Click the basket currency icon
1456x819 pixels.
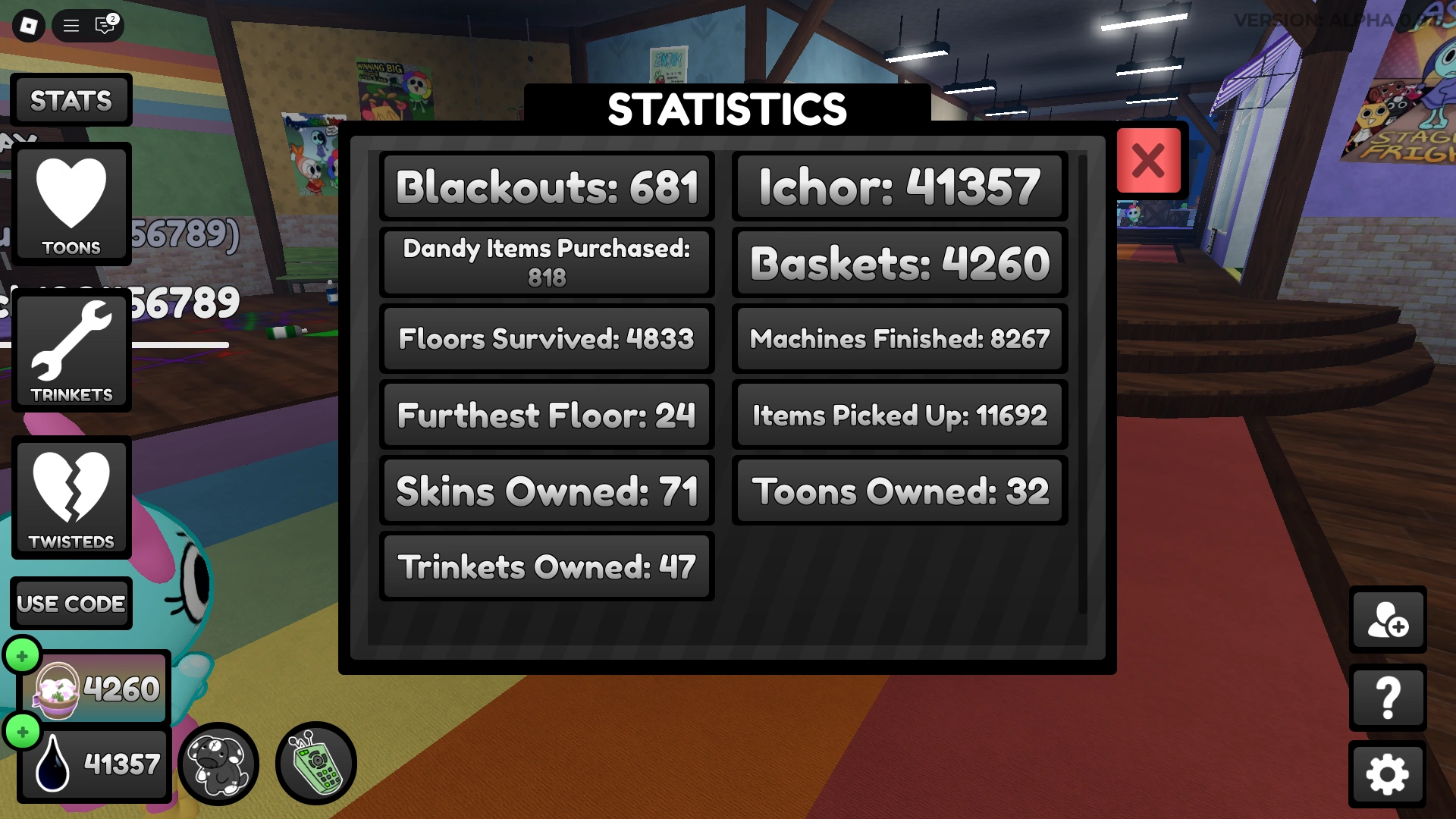[55, 689]
